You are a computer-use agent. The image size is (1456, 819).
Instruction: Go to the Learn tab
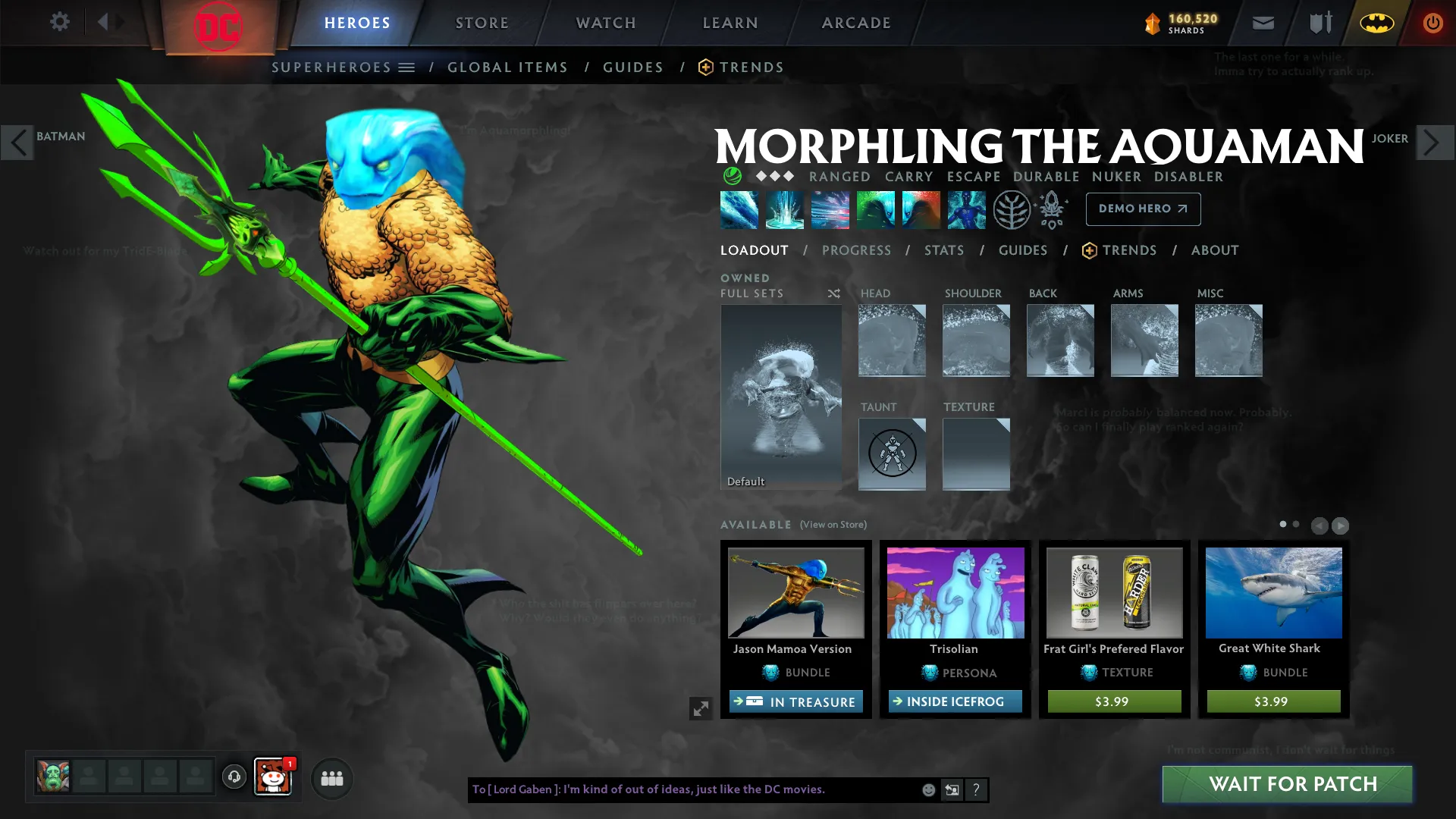pos(730,23)
